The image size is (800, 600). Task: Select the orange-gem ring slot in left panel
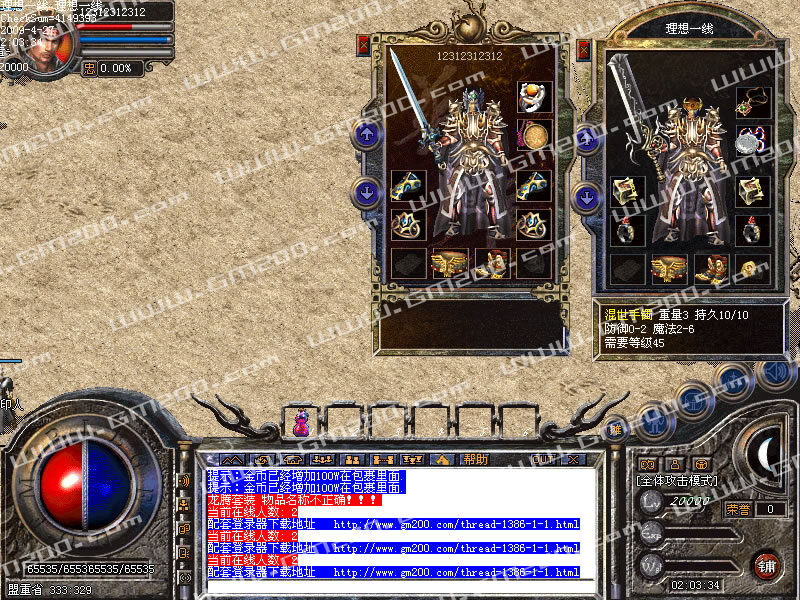pyautogui.click(x=532, y=97)
